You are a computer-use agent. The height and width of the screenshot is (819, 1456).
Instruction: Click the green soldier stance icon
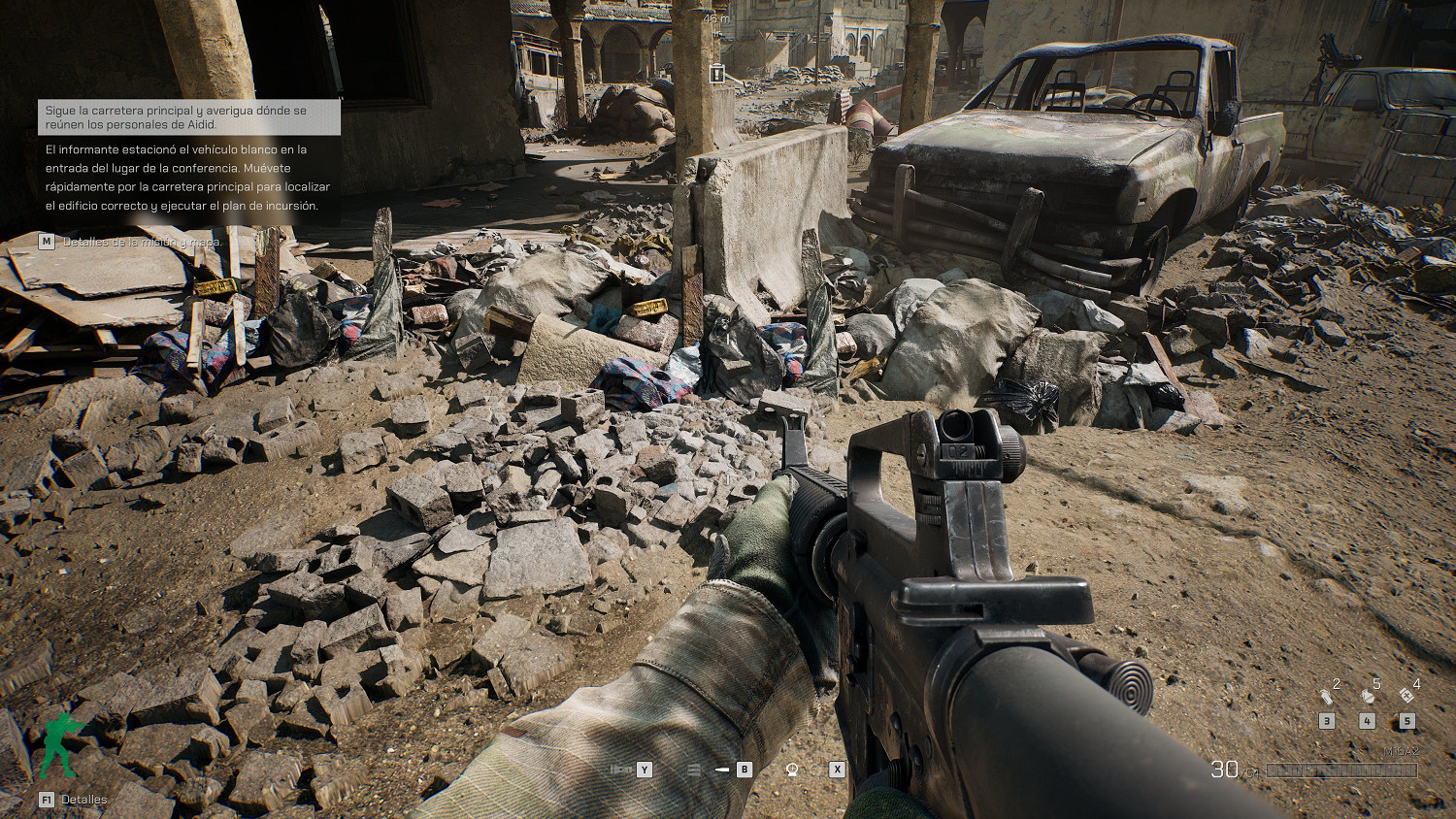60,745
